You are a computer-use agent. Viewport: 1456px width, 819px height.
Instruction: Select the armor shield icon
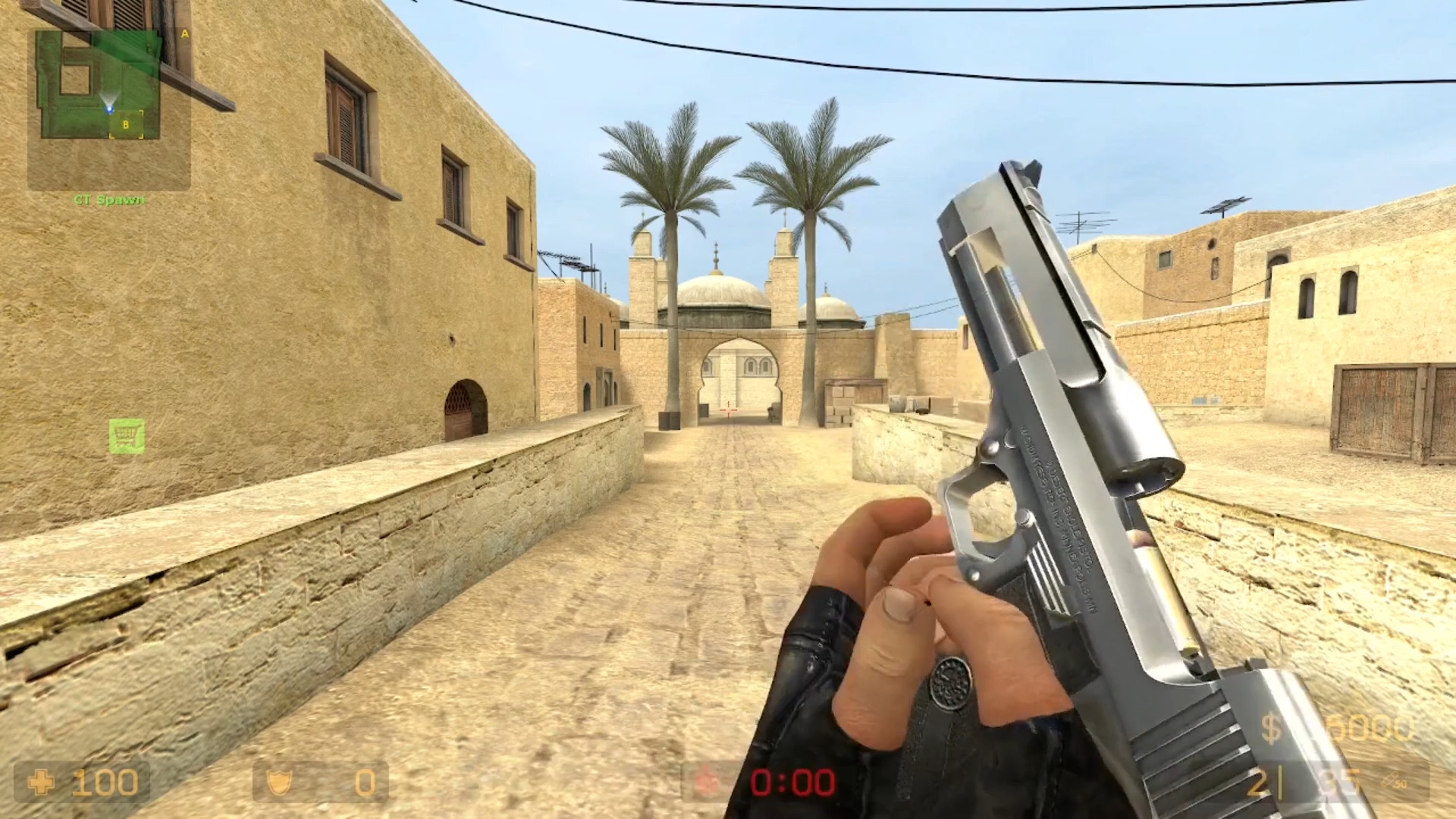click(279, 783)
